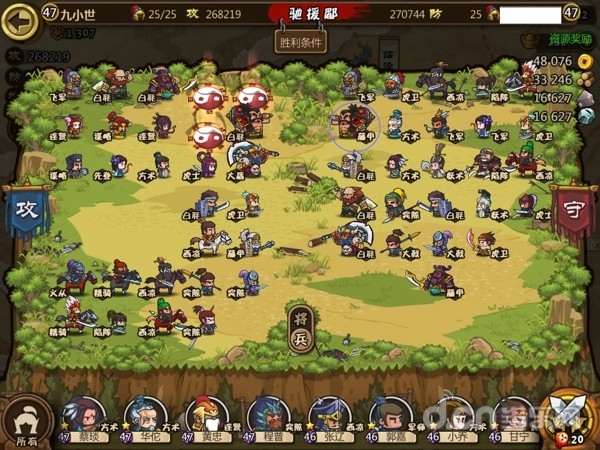
Task: Open the 胜利条件 victory conditions panel
Action: [300, 42]
